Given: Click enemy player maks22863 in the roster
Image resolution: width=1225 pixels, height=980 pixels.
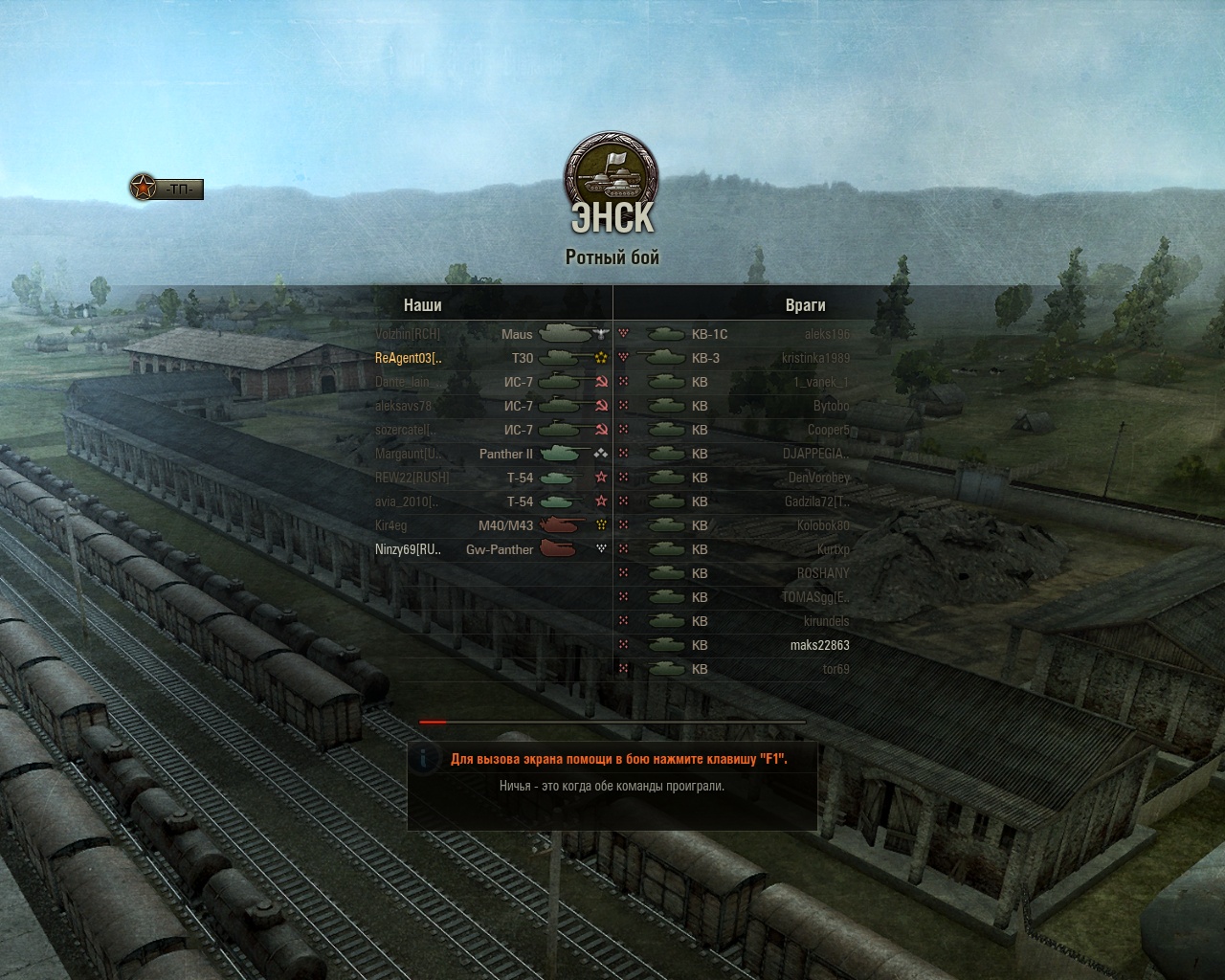Looking at the screenshot, I should 818,645.
